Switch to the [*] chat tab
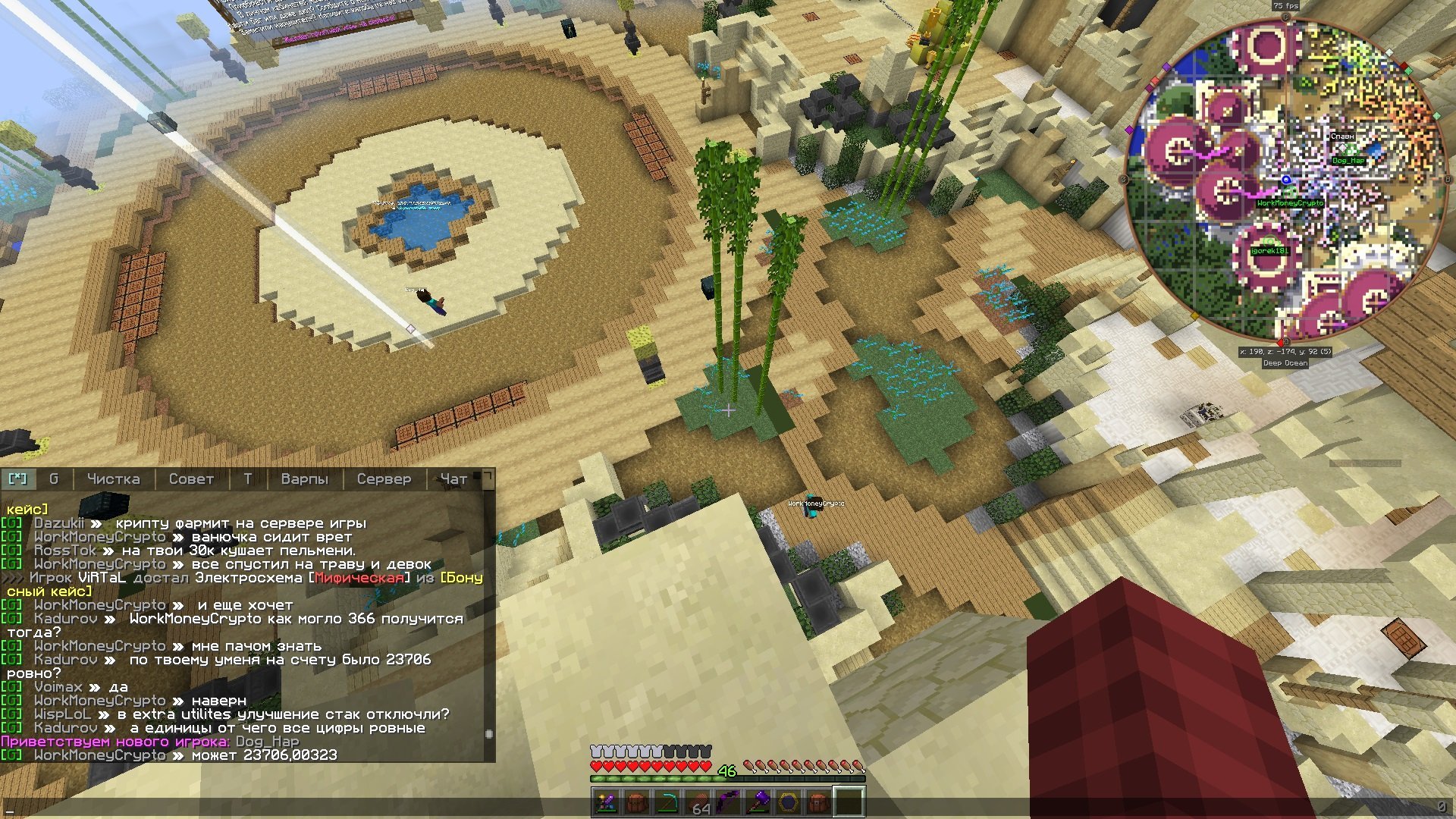Viewport: 1456px width, 819px height. click(17, 479)
